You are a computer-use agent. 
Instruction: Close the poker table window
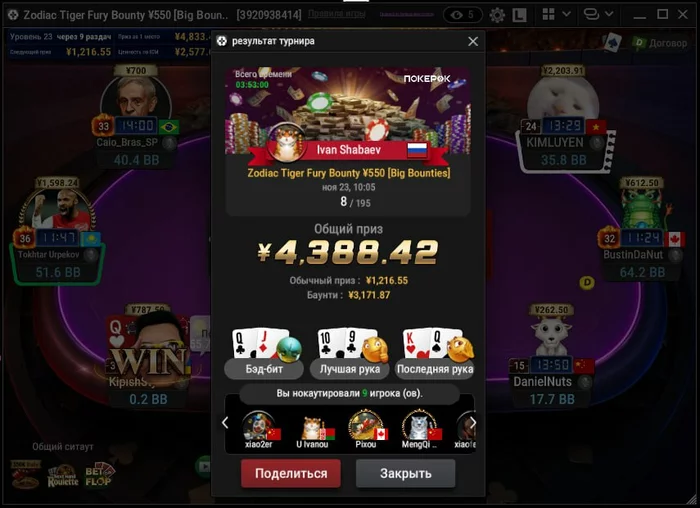[681, 15]
